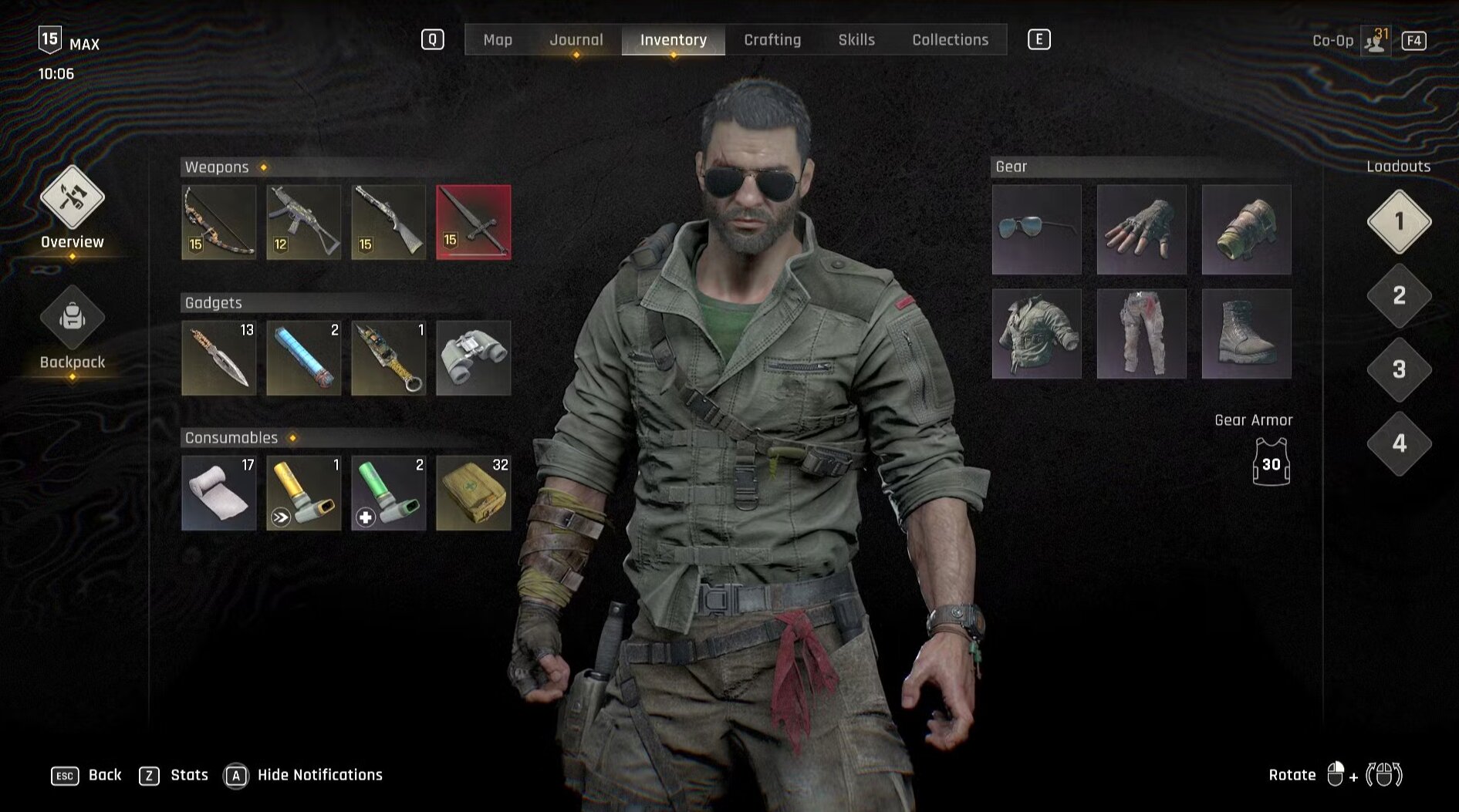Select the bow weapon slot
1459x812 pixels.
click(219, 222)
